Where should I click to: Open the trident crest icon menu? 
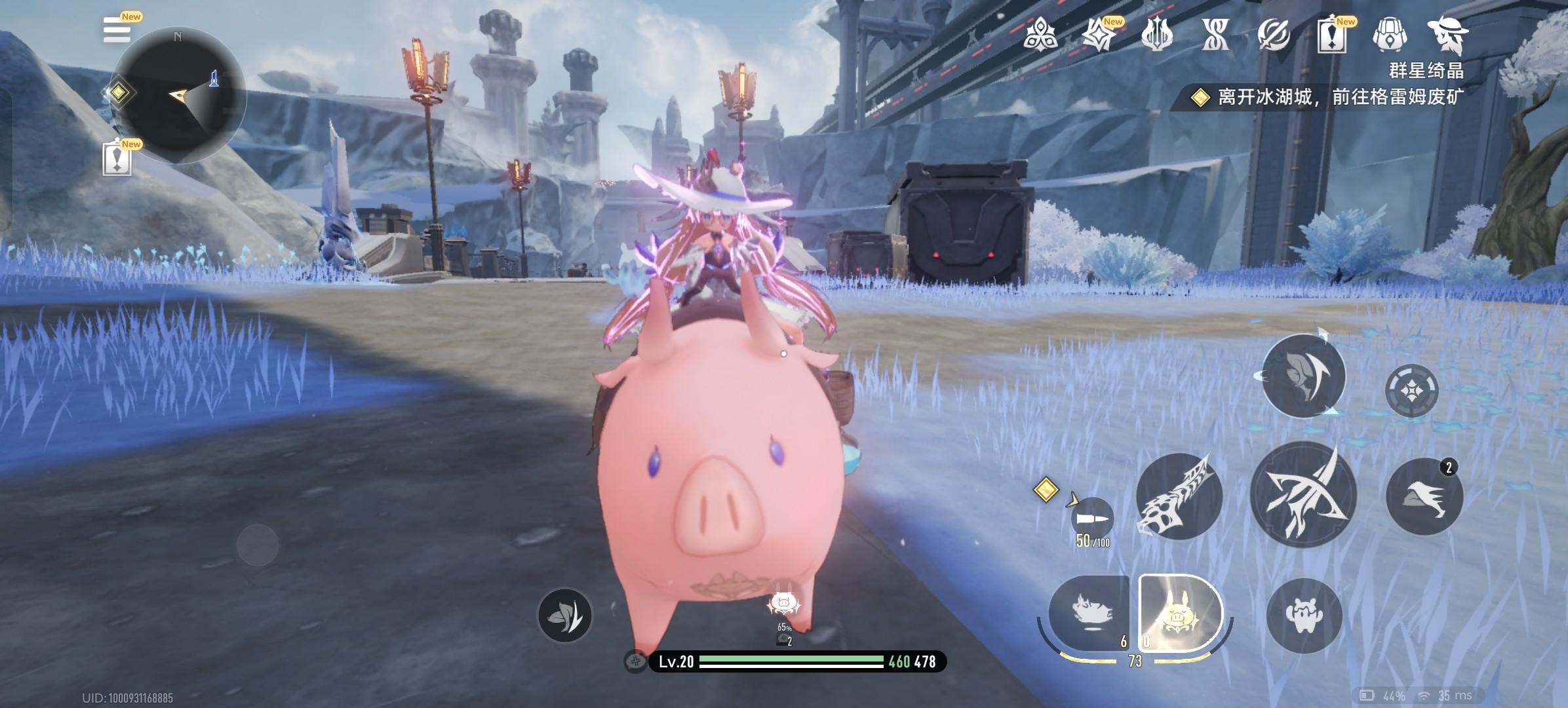pyautogui.click(x=1156, y=34)
